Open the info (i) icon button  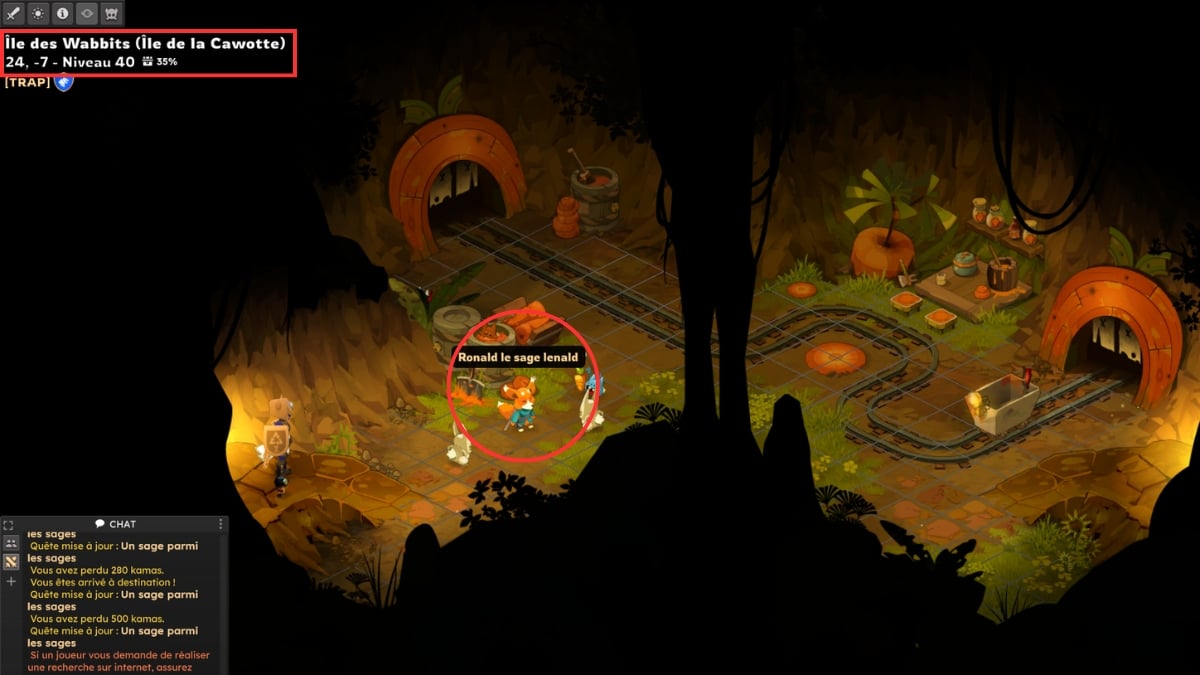(x=62, y=14)
